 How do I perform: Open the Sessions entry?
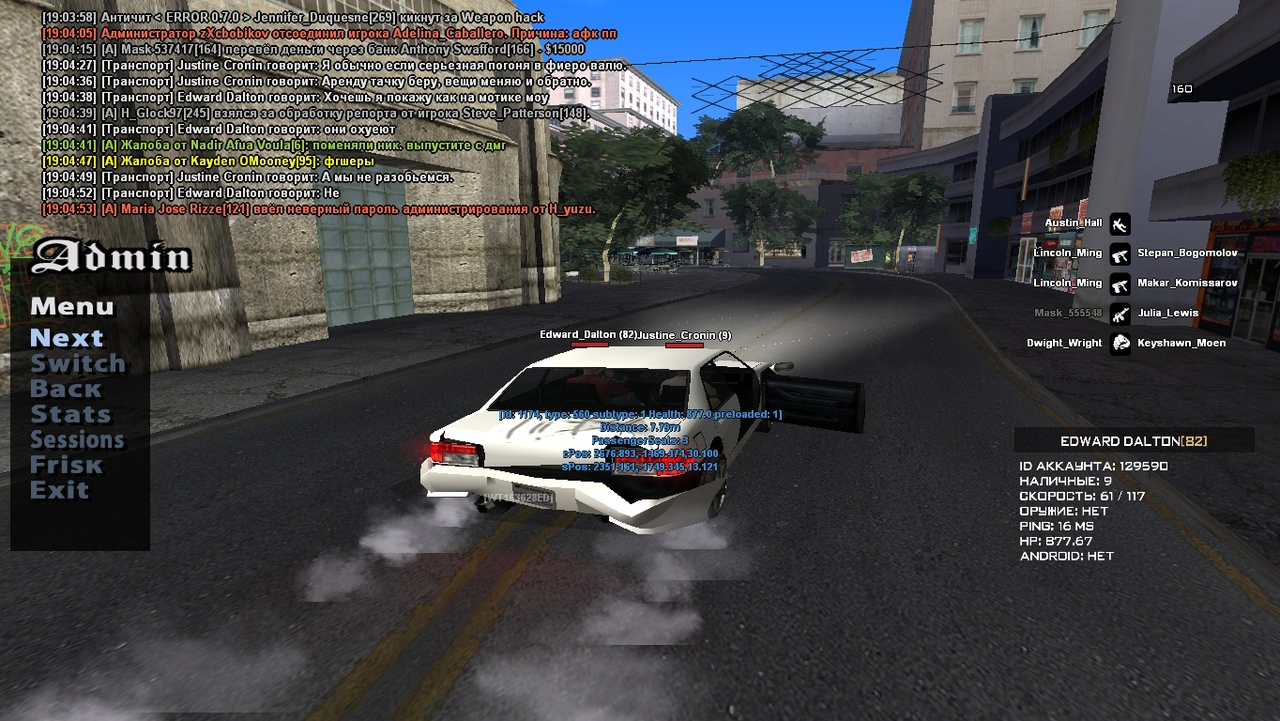pos(77,440)
